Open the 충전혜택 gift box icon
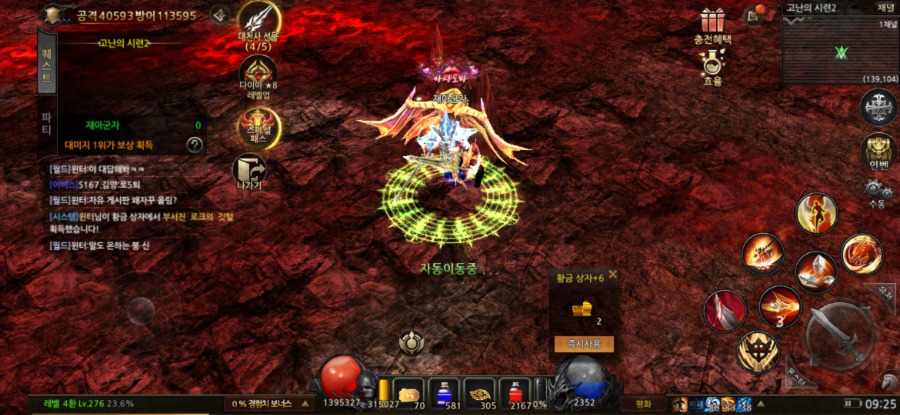The width and height of the screenshot is (900, 415). [712, 26]
